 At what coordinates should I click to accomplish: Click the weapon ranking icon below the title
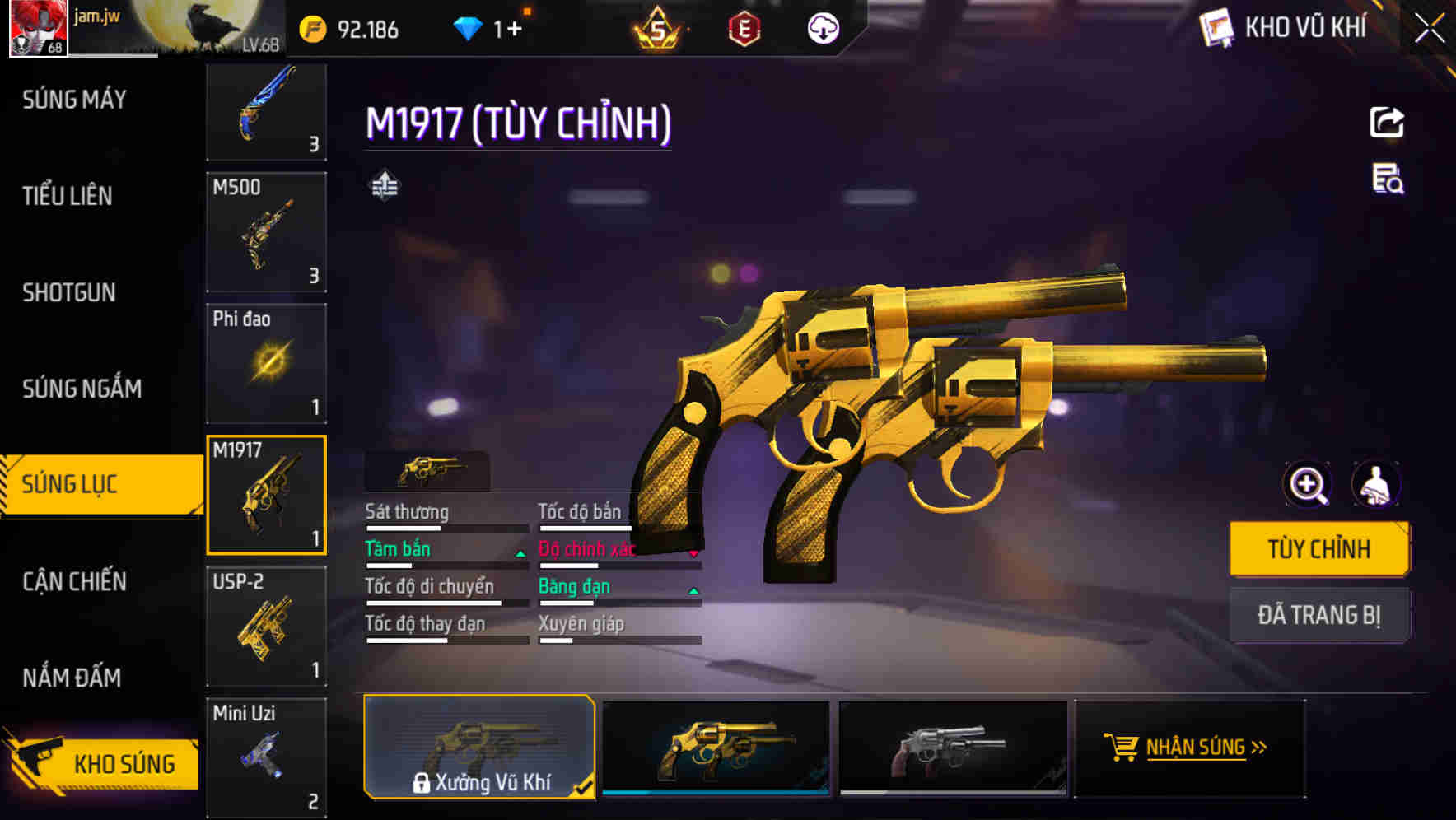384,187
